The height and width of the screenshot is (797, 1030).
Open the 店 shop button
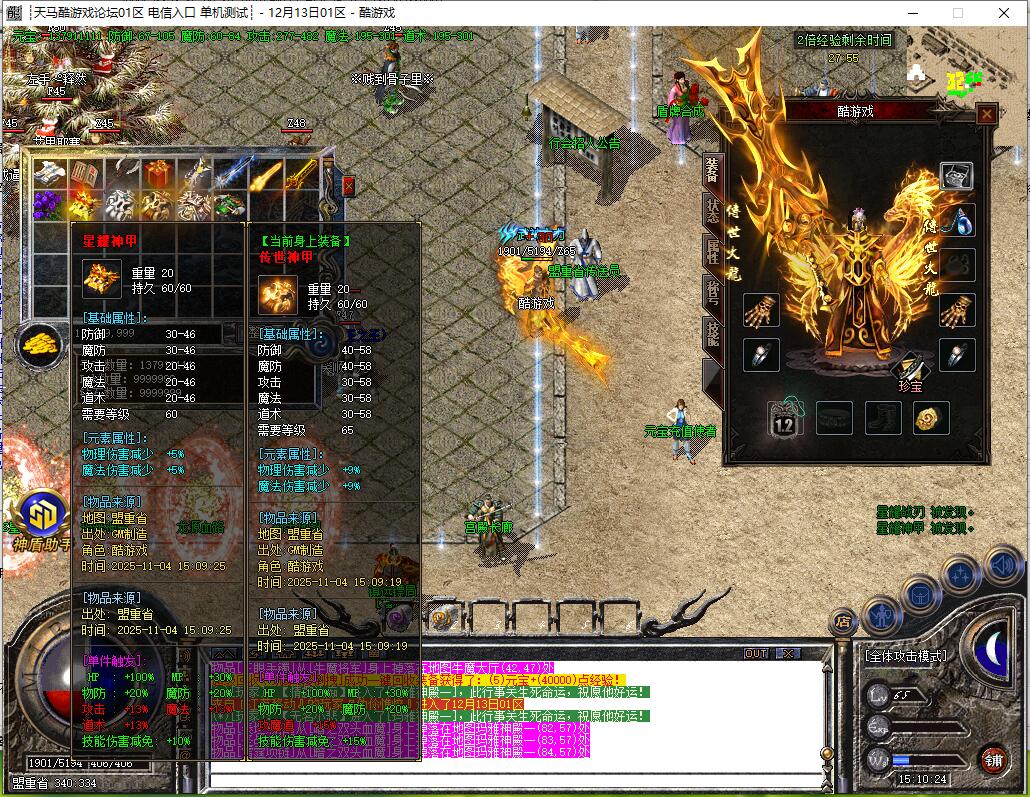click(845, 622)
